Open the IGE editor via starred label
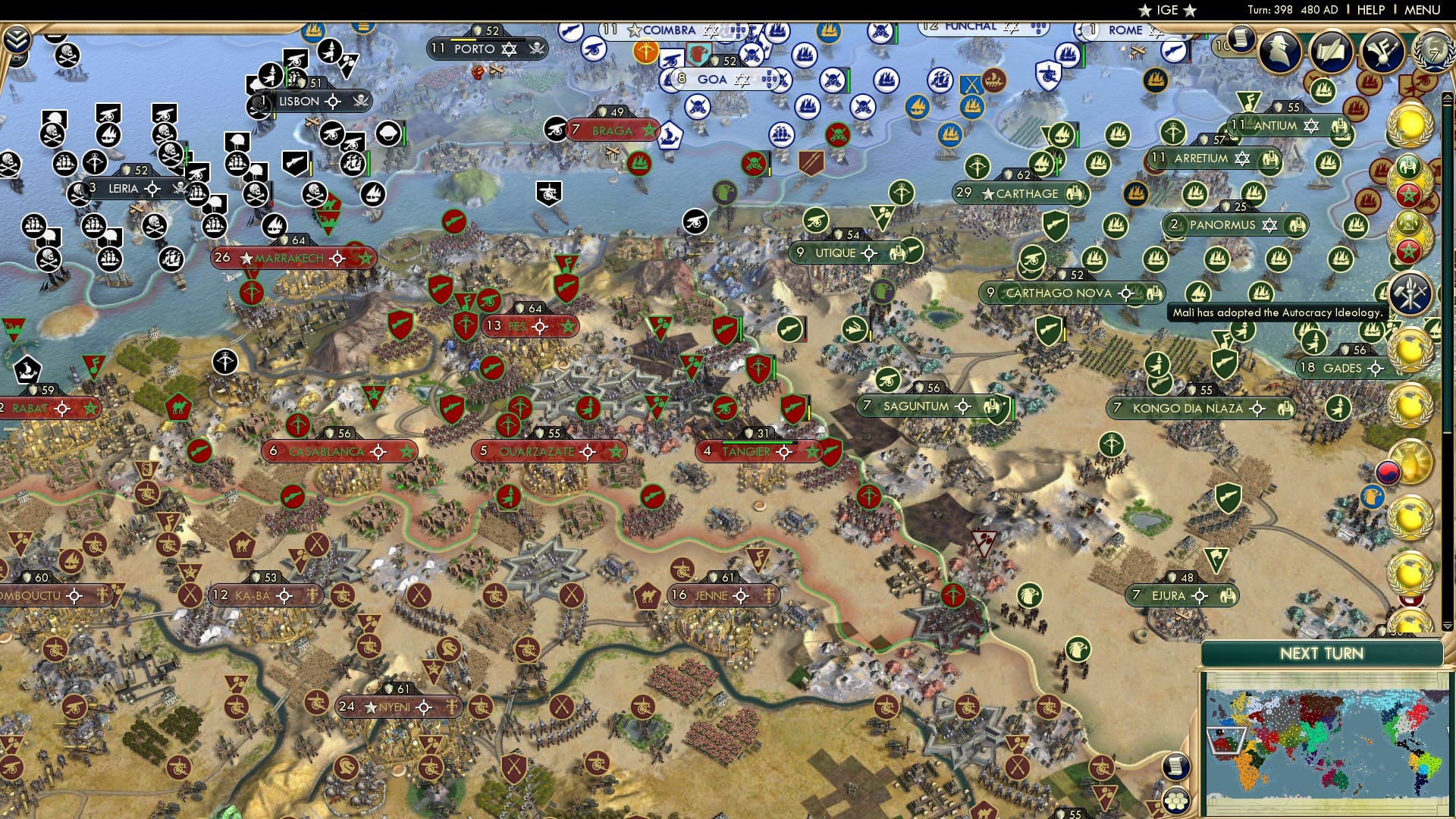 pyautogui.click(x=1166, y=10)
